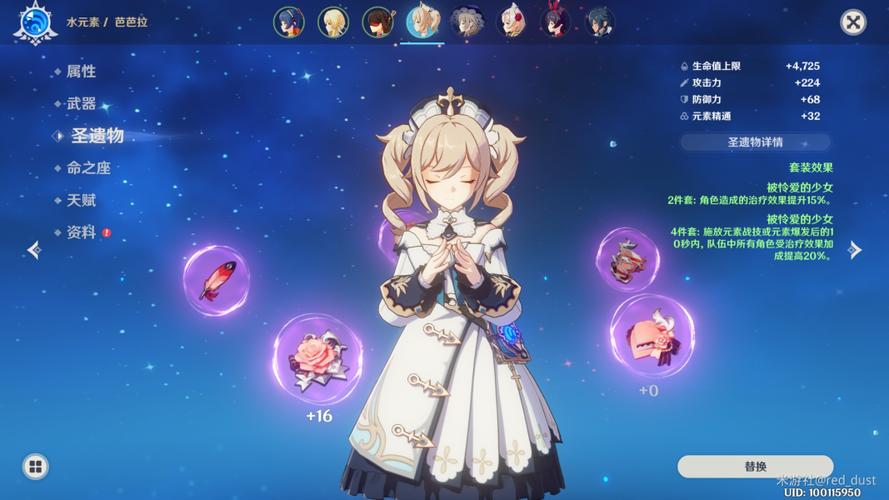
Task: Open the four-square grid menu icon
Action: (35, 466)
